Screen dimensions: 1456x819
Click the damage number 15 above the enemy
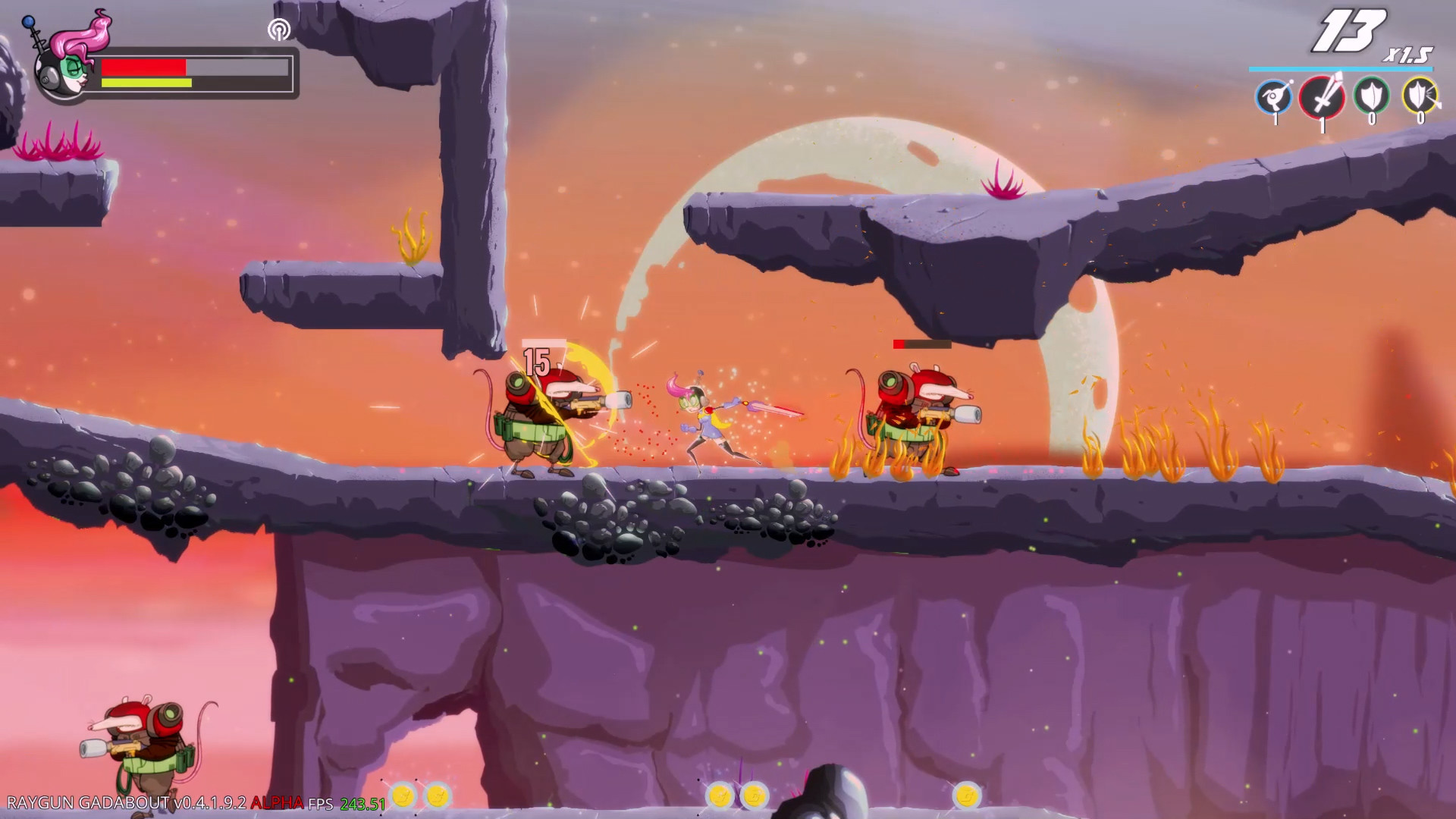(x=538, y=362)
